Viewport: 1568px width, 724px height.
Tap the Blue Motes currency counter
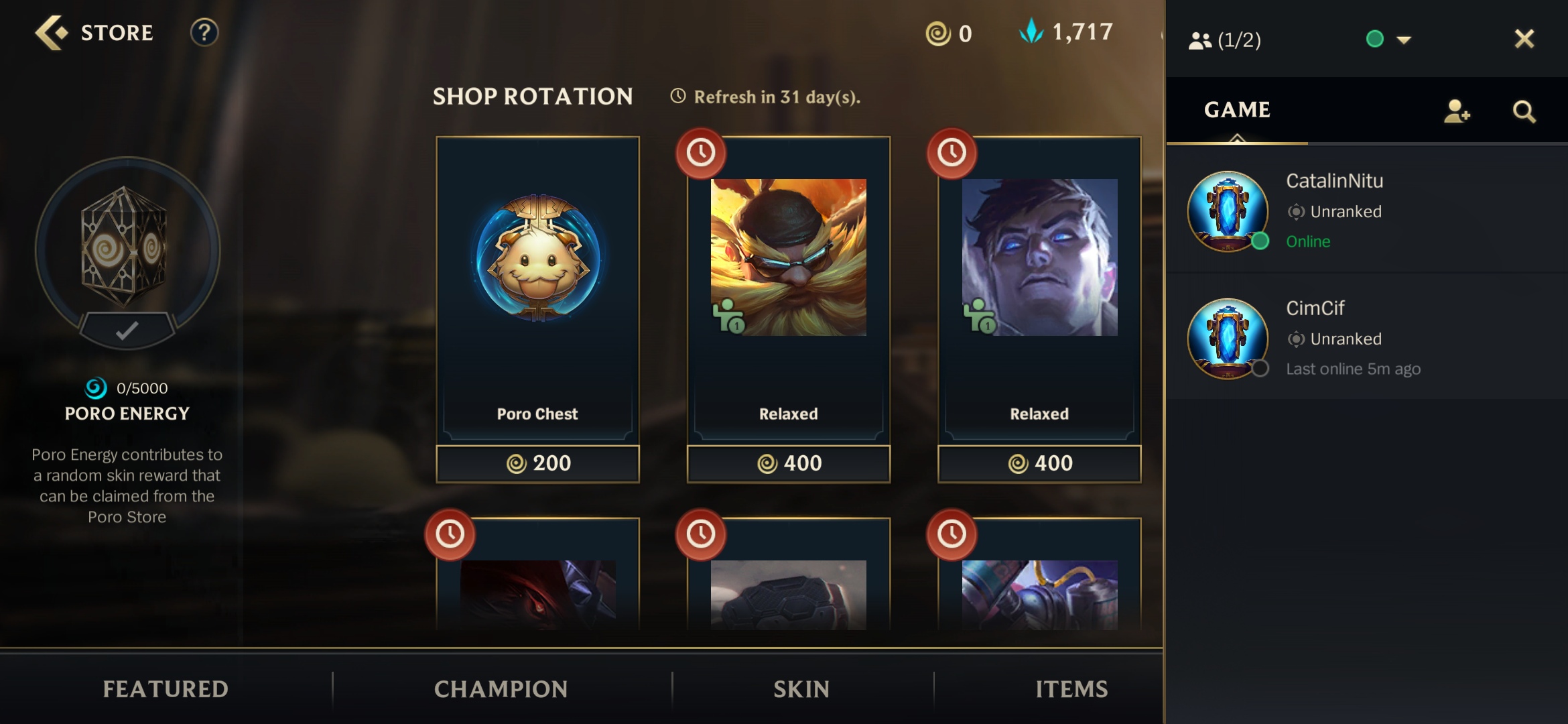coord(1066,32)
